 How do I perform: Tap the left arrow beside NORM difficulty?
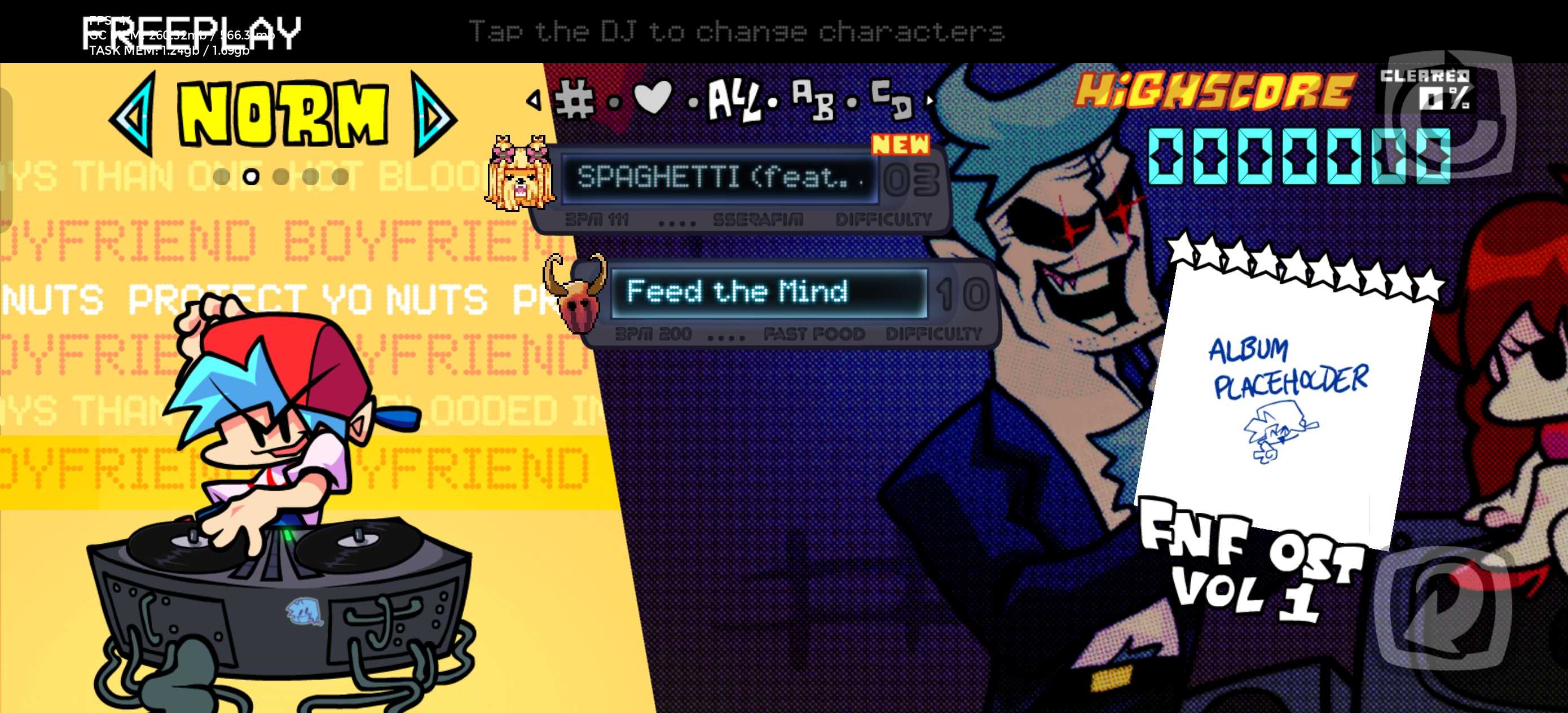coord(133,115)
